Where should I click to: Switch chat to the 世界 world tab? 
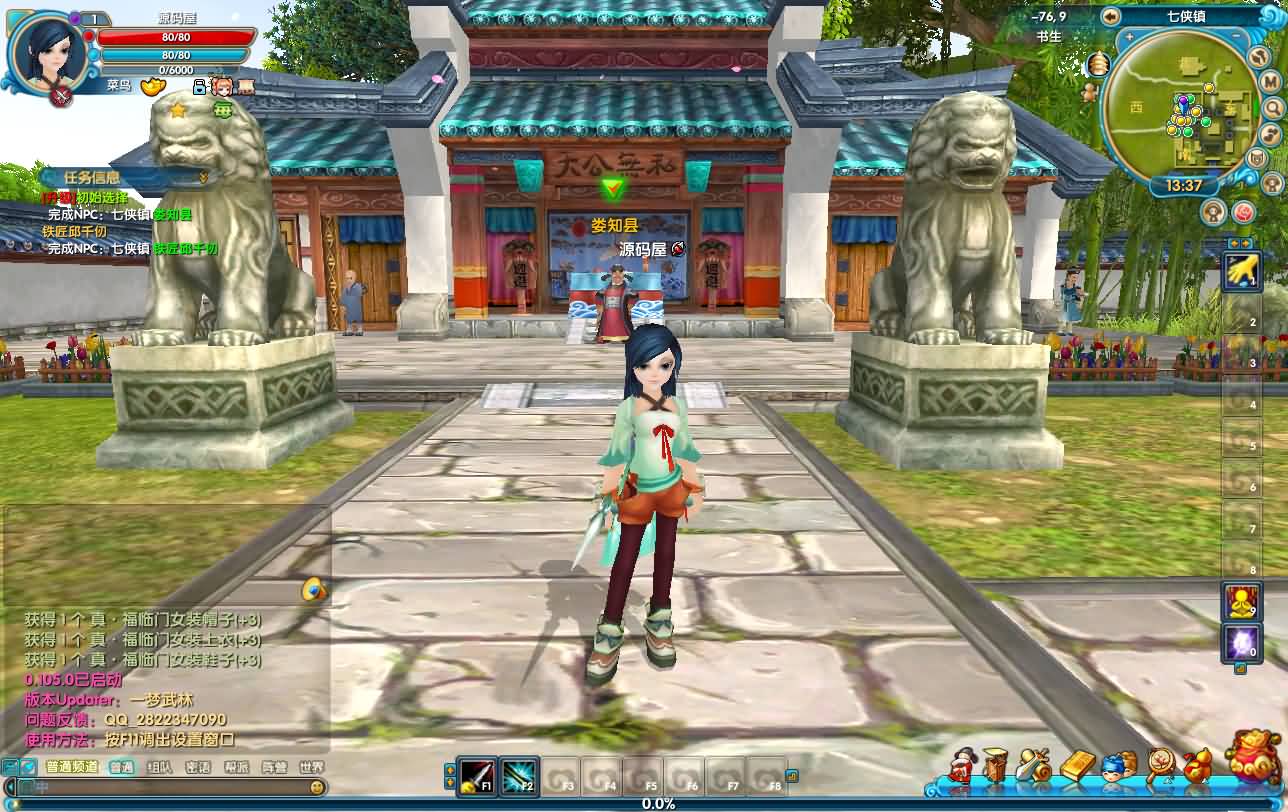311,768
